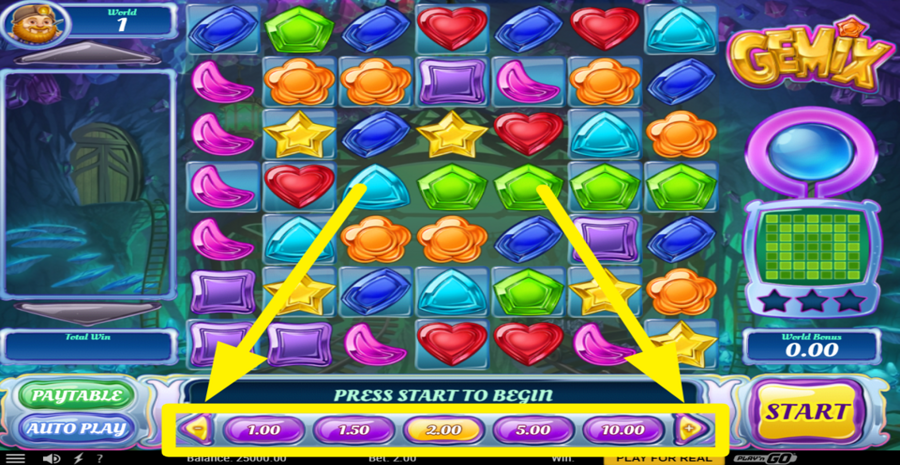Set the bet to 5.00
This screenshot has width=900, height=465.
coord(533,430)
